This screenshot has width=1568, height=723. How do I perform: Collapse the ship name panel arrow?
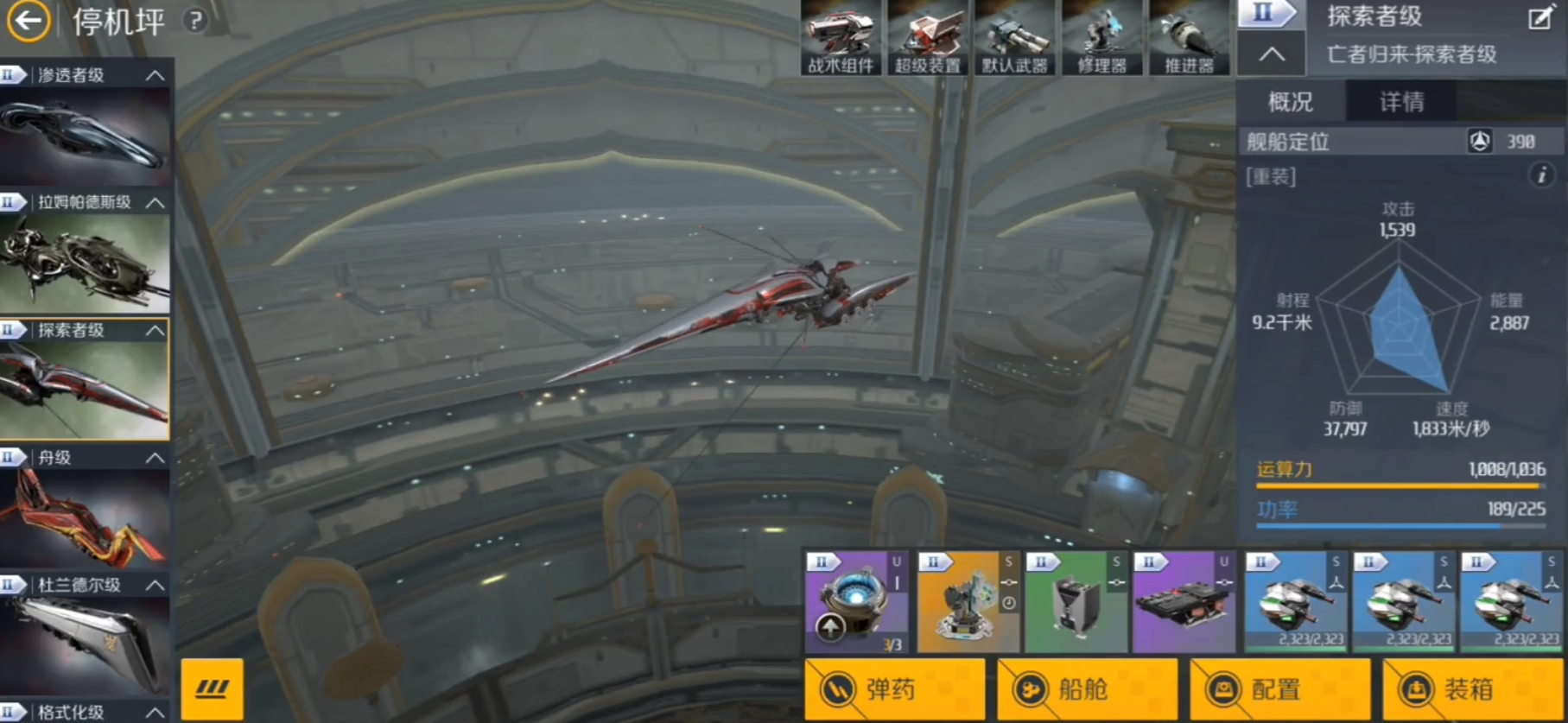1271,54
